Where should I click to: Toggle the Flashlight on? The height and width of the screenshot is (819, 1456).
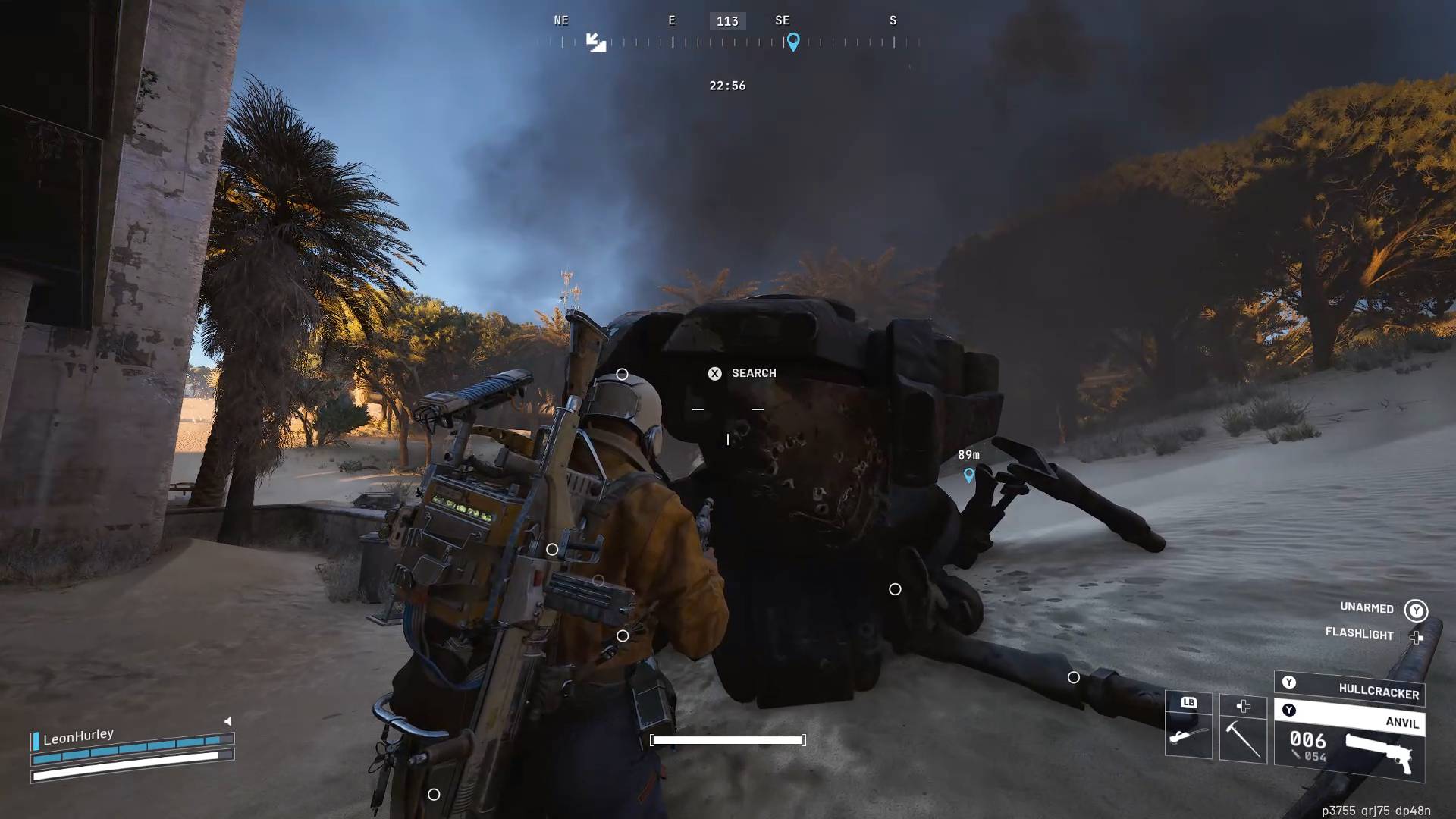pos(1359,635)
